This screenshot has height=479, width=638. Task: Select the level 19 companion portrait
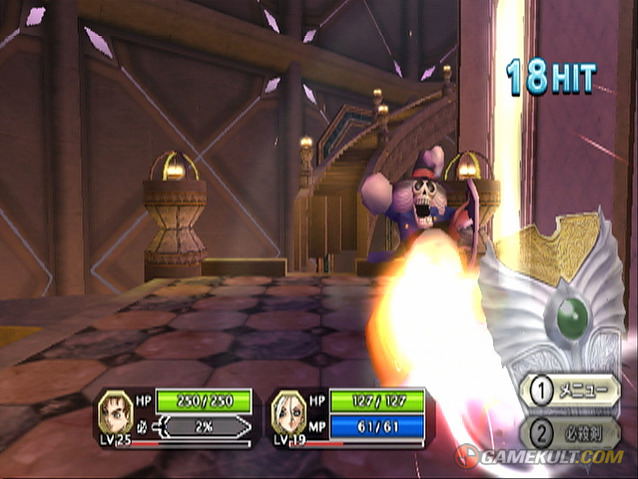click(288, 410)
